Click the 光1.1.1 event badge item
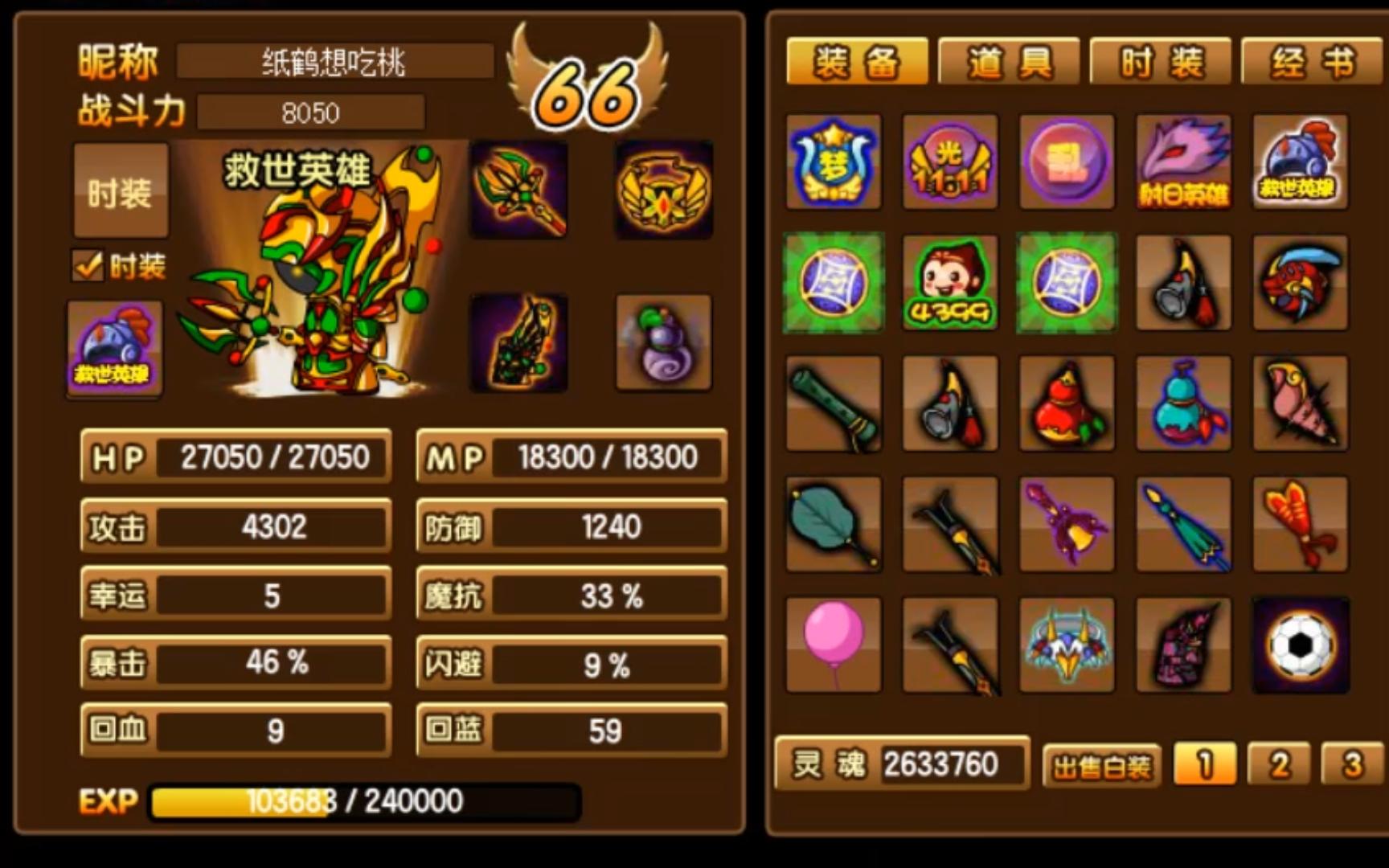 click(x=949, y=159)
